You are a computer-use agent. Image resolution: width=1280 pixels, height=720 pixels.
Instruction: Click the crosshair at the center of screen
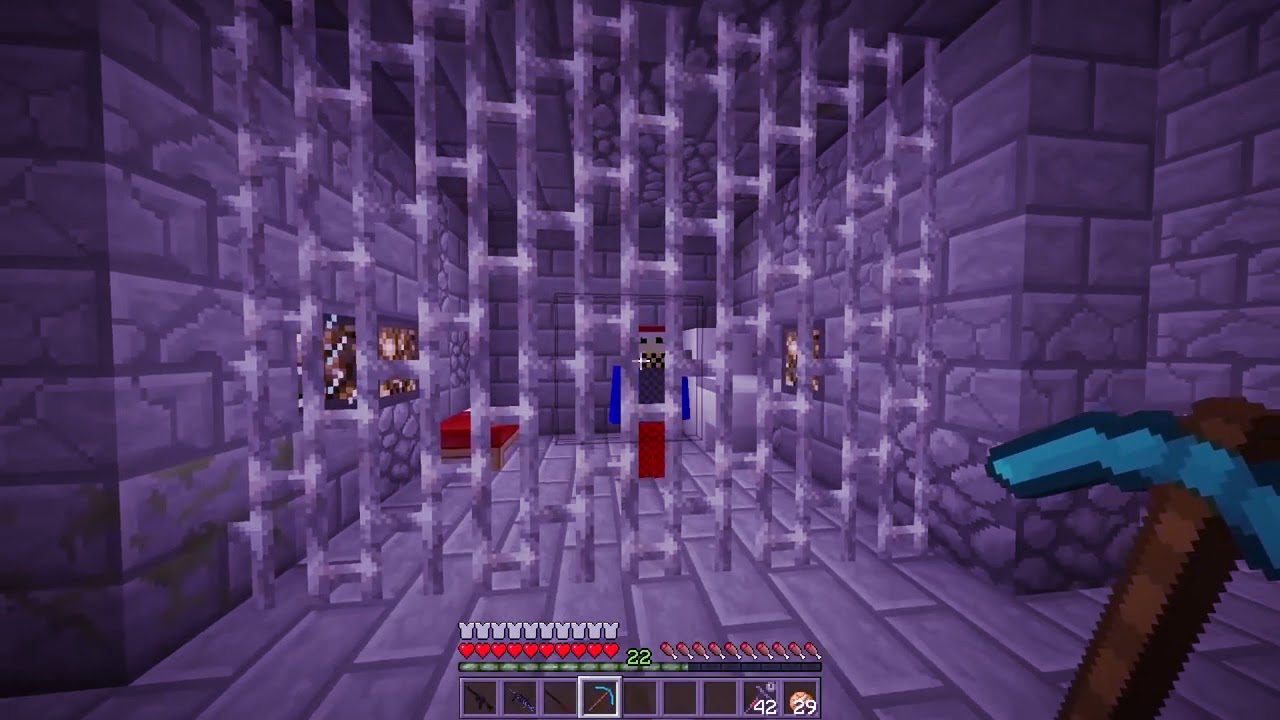pyautogui.click(x=640, y=360)
